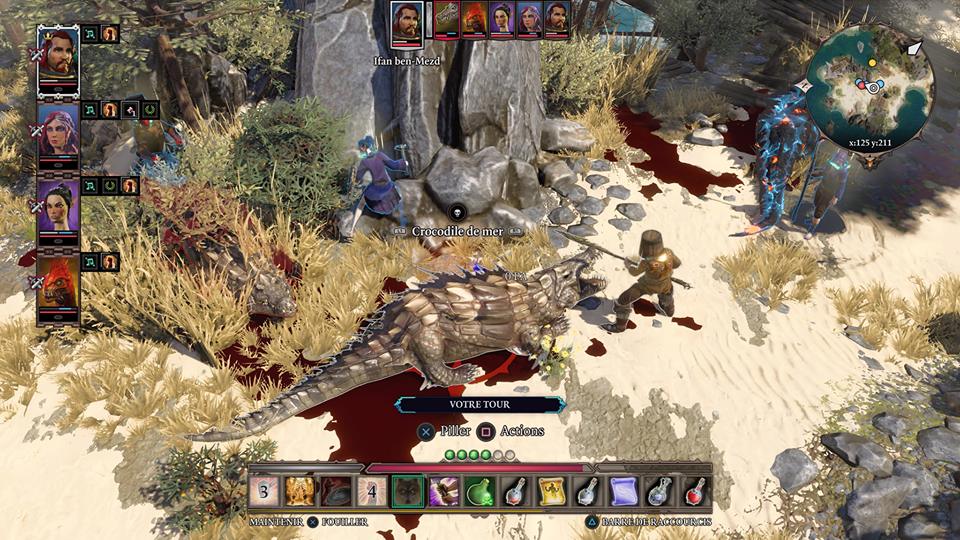Click the crocodile portrait in turn order

[x=446, y=19]
